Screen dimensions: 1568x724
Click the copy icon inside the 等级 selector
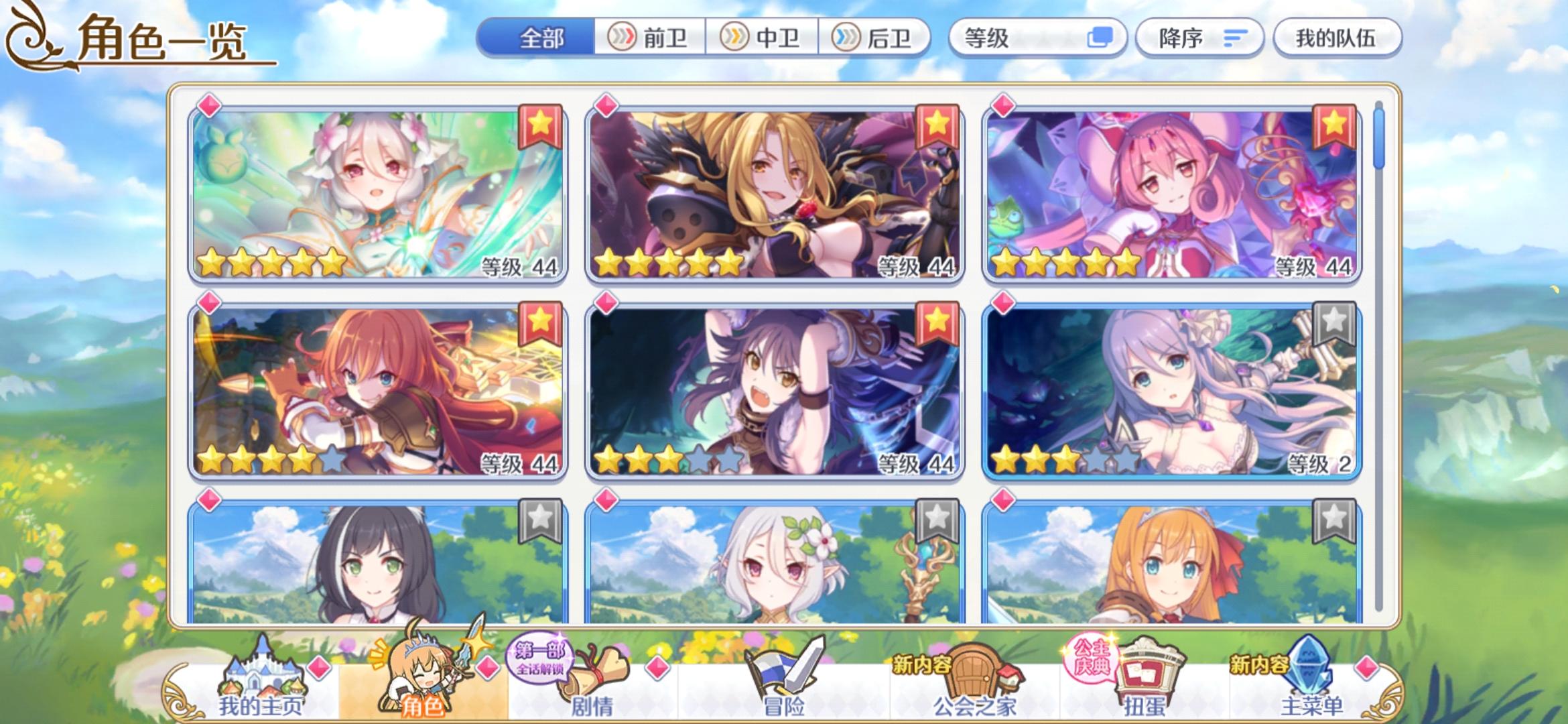pyautogui.click(x=1099, y=38)
